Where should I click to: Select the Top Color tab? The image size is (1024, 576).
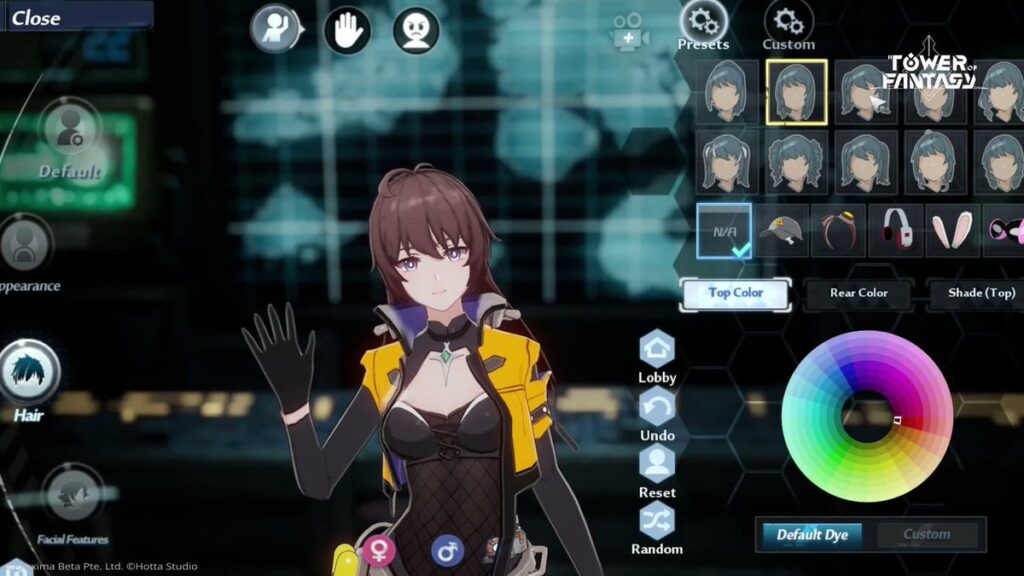(x=735, y=293)
